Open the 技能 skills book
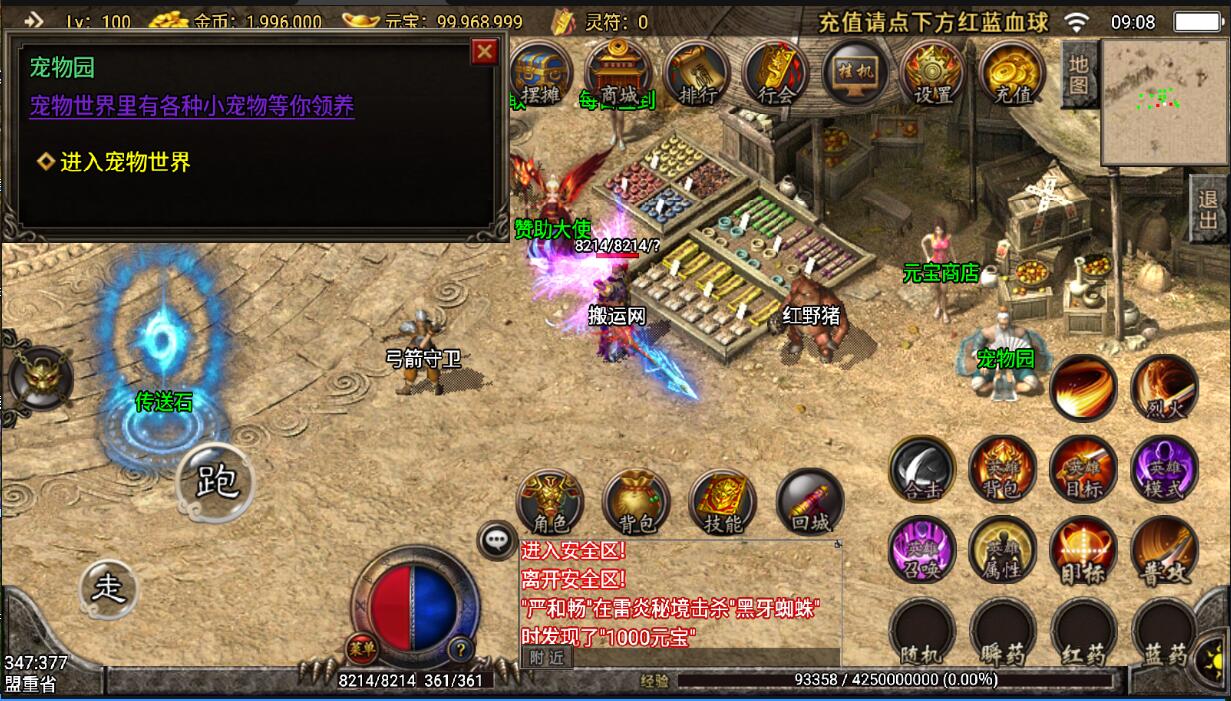Screen dimensions: 1231x701 pyautogui.click(x=723, y=502)
